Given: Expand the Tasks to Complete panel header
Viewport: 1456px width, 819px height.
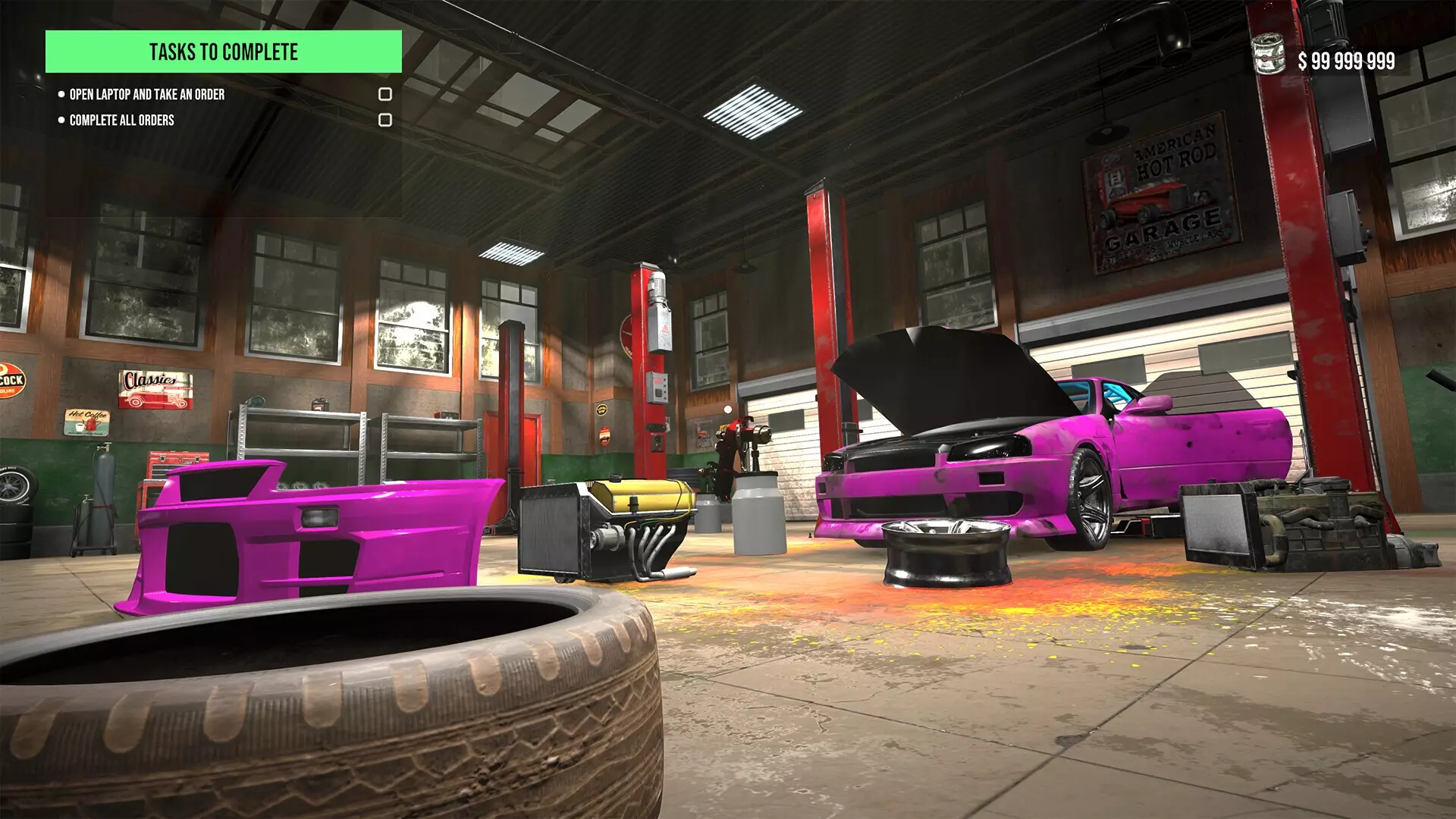Looking at the screenshot, I should 224,53.
